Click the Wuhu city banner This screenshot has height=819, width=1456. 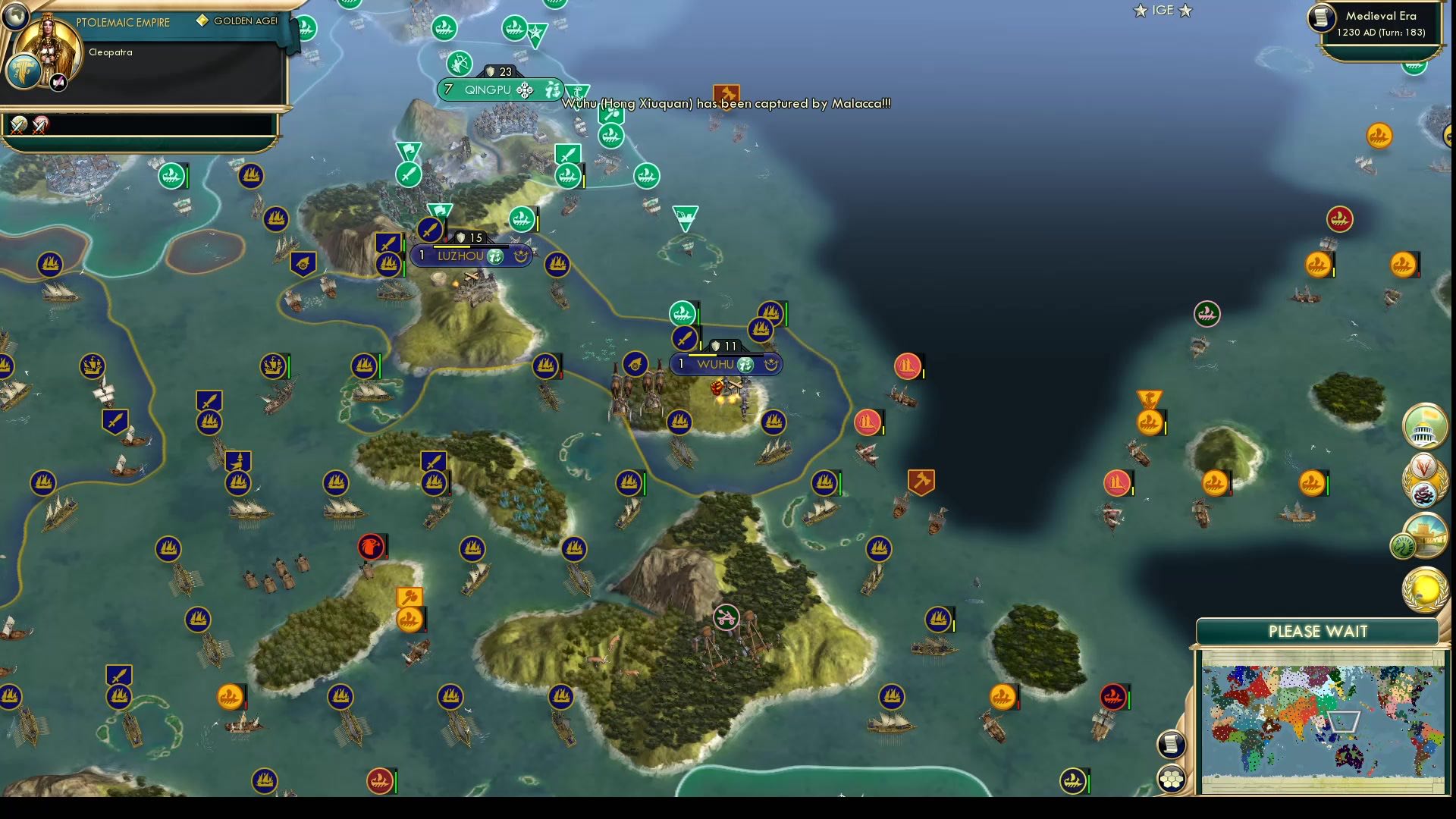726,364
